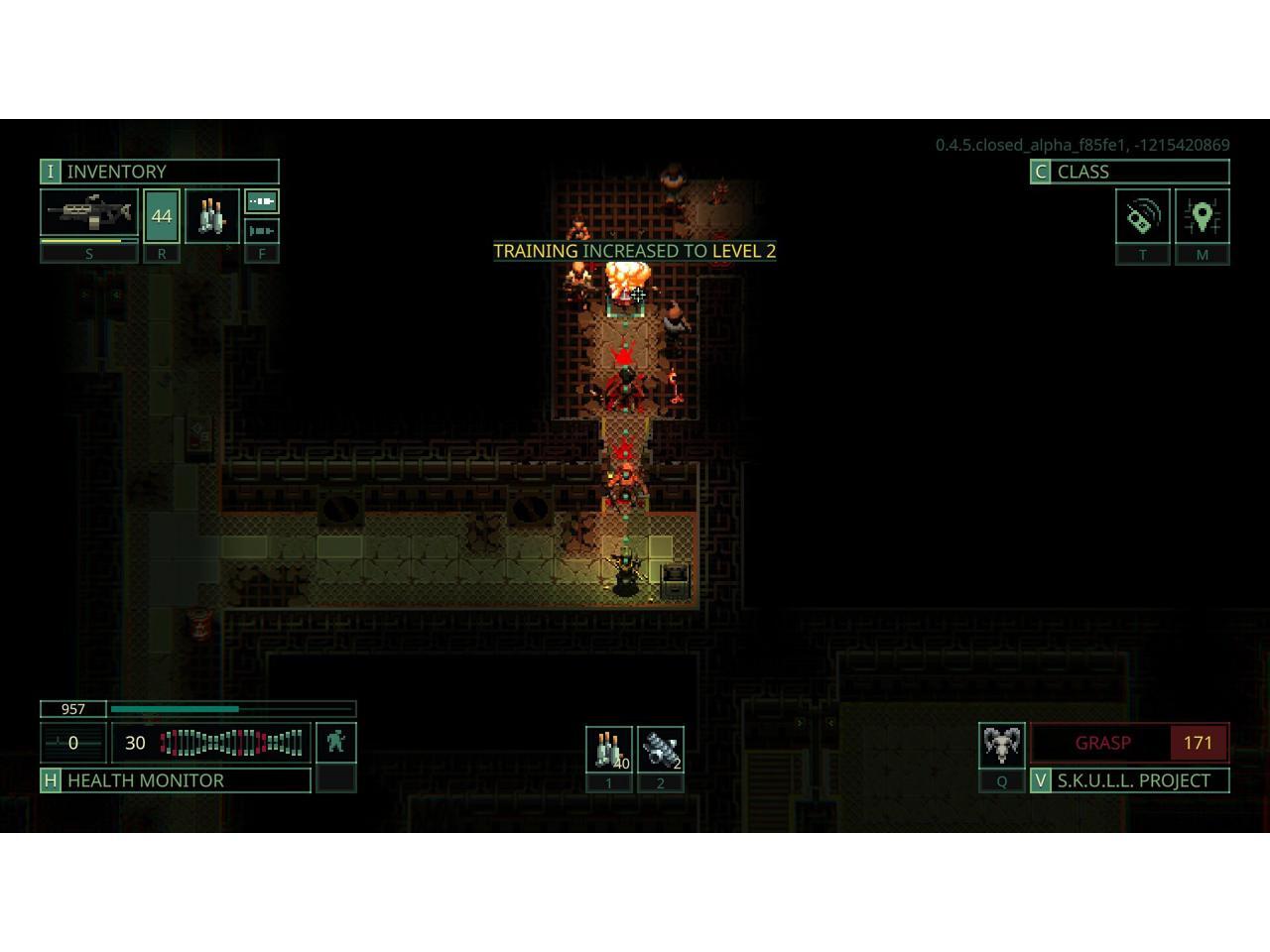Open the Health Monitor panel
1270x952 pixels.
coord(175,780)
